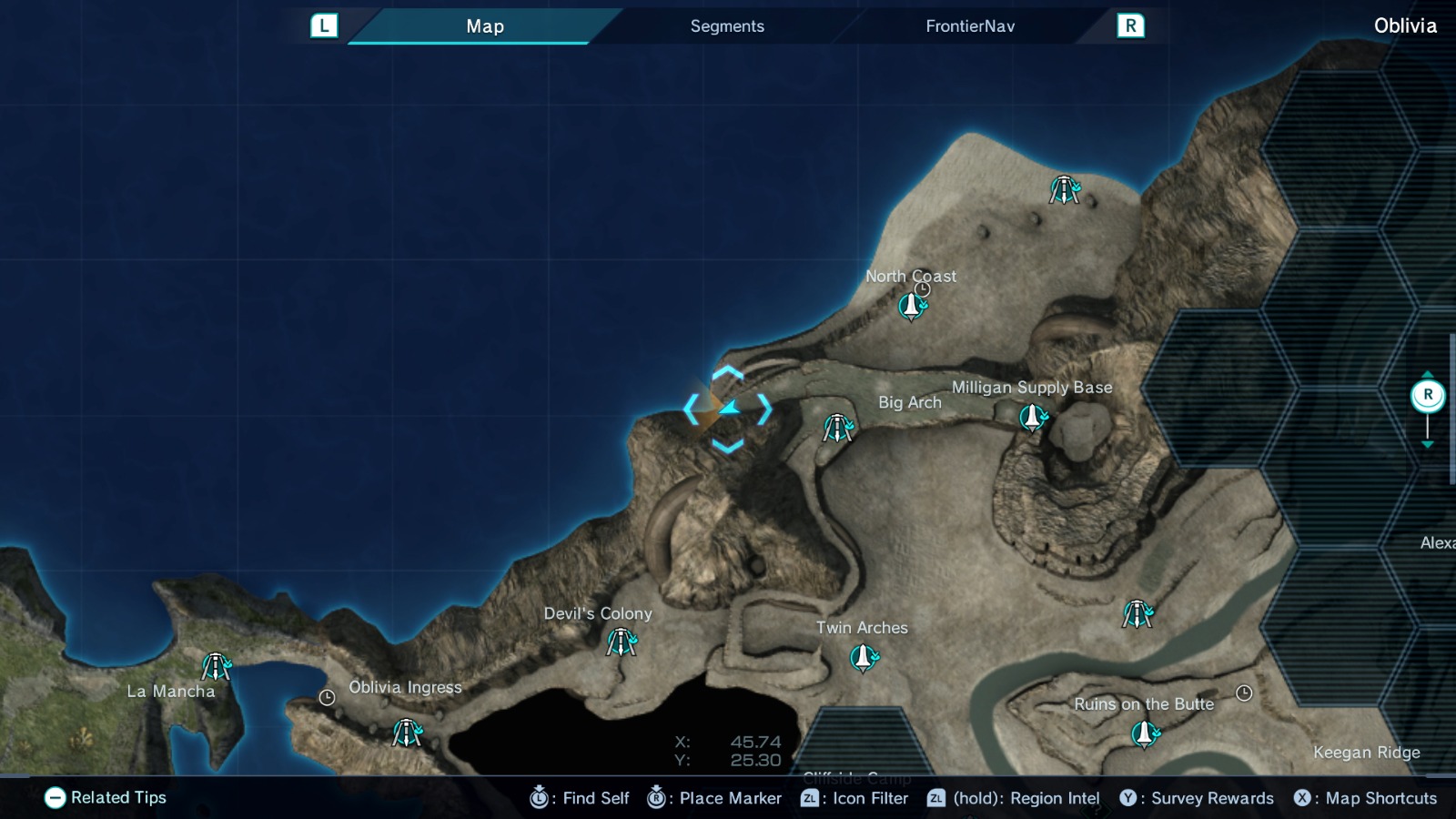Screen dimensions: 1456x819
Task: Click the Big Arch fast travel icon
Action: point(838,426)
